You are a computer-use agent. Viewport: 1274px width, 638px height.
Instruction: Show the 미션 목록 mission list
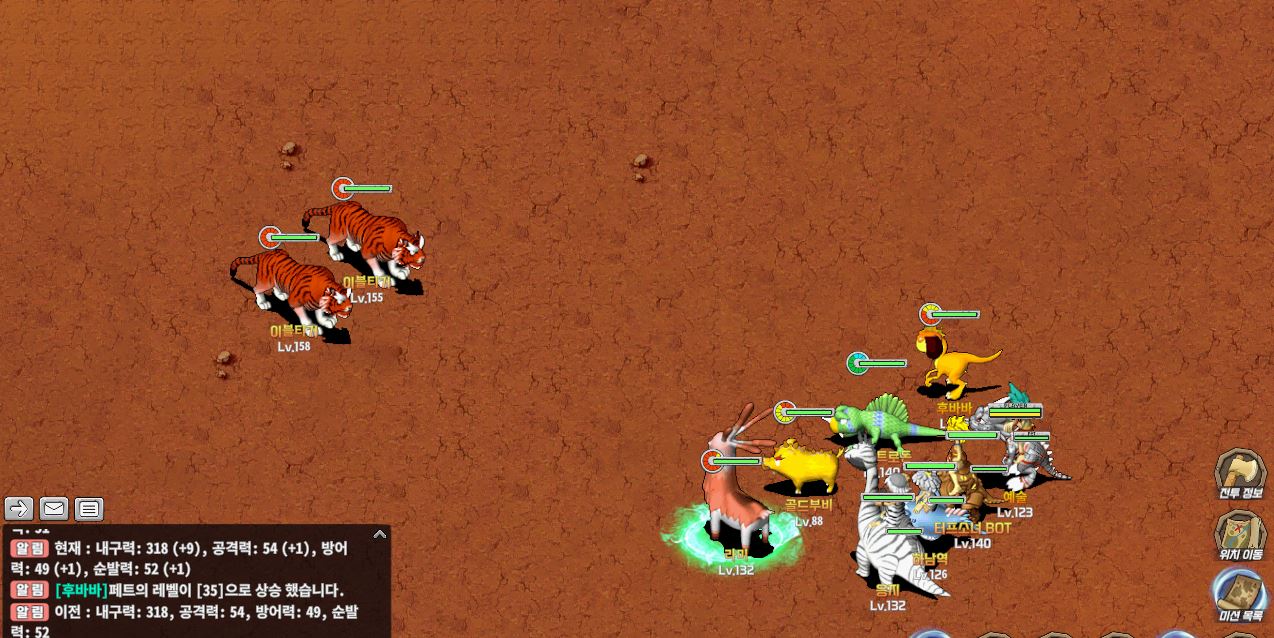[1240, 594]
